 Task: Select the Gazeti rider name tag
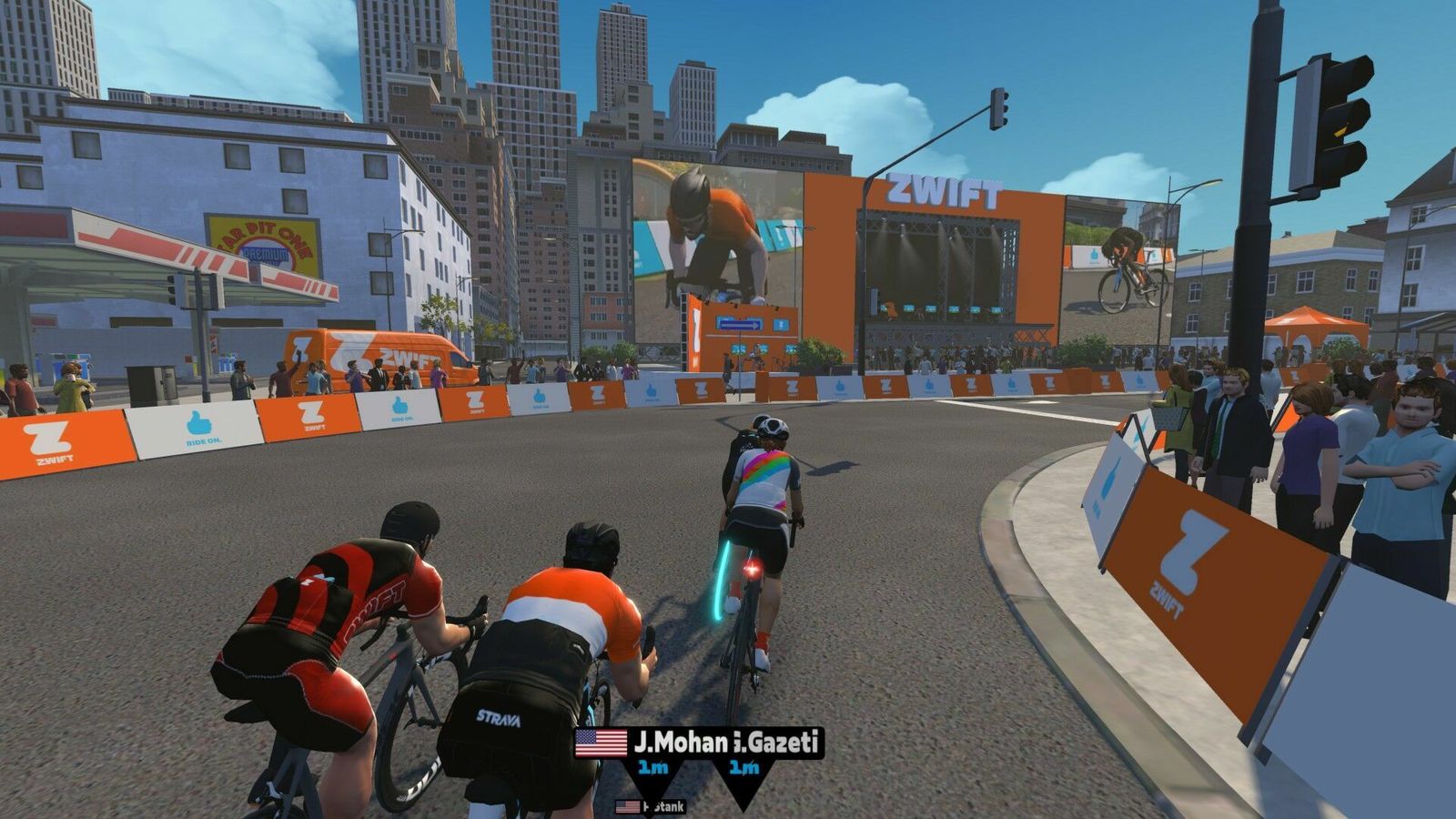tap(779, 743)
